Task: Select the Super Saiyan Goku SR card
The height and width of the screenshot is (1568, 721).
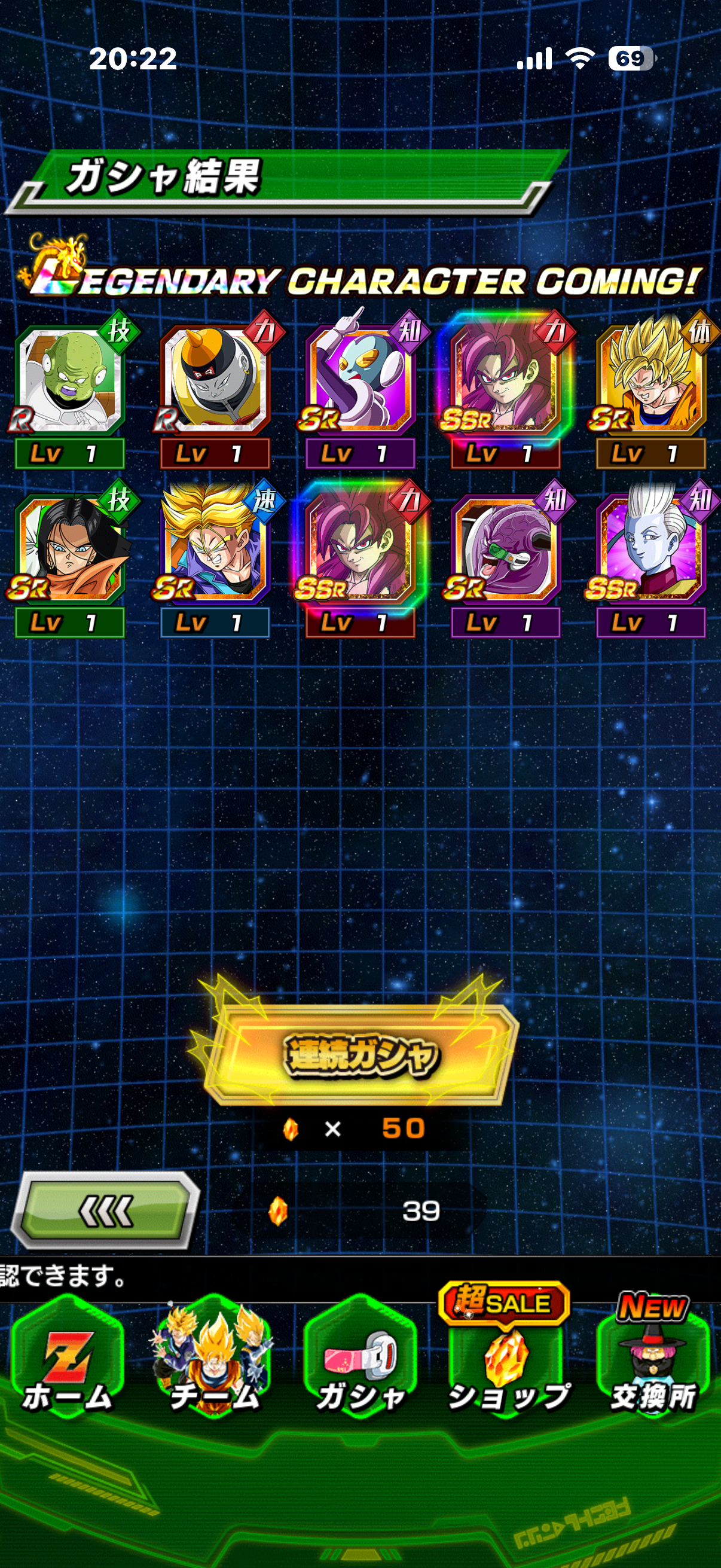Action: click(651, 382)
